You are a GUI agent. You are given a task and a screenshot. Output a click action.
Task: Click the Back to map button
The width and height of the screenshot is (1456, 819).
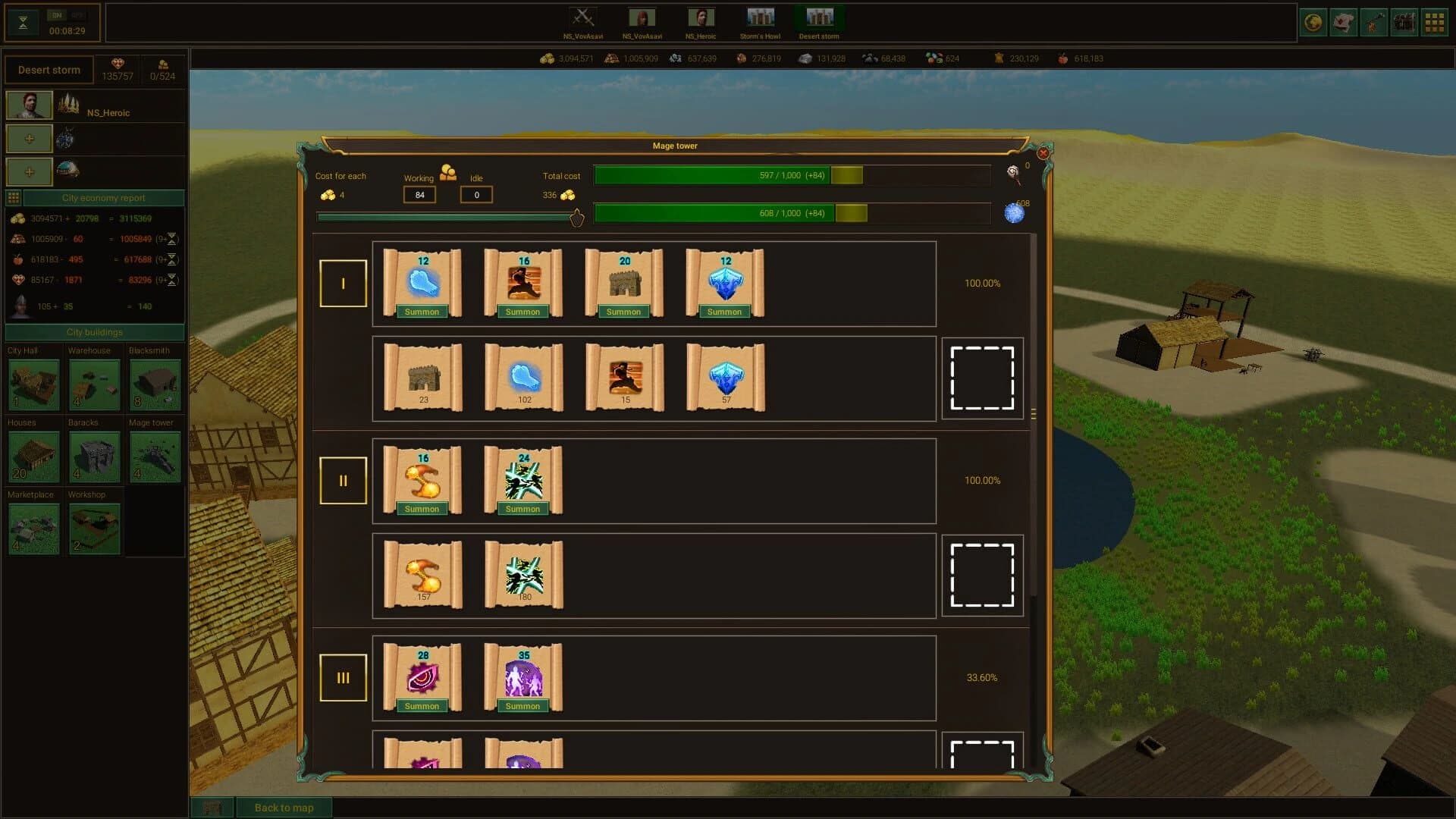(284, 807)
